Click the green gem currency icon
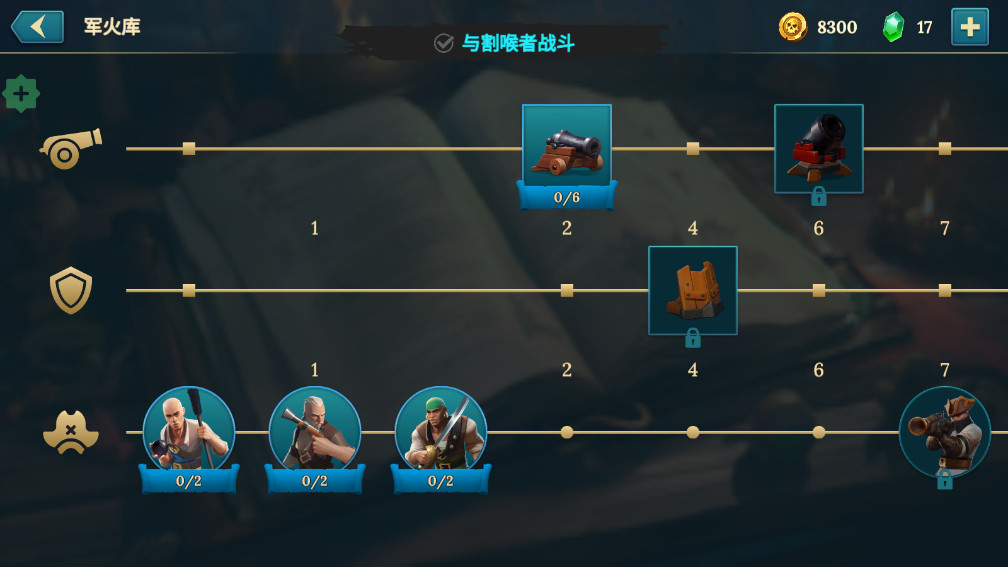This screenshot has height=567, width=1008. 893,27
